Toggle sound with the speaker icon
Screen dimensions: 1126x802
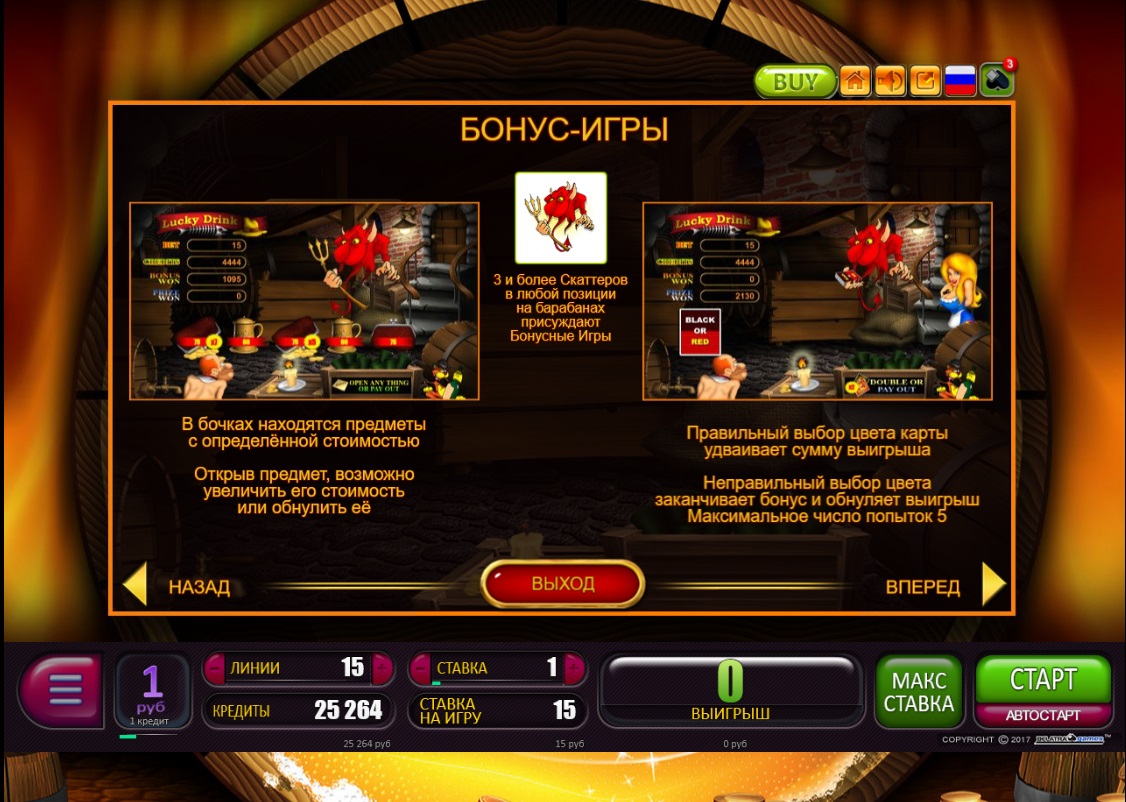[x=890, y=81]
